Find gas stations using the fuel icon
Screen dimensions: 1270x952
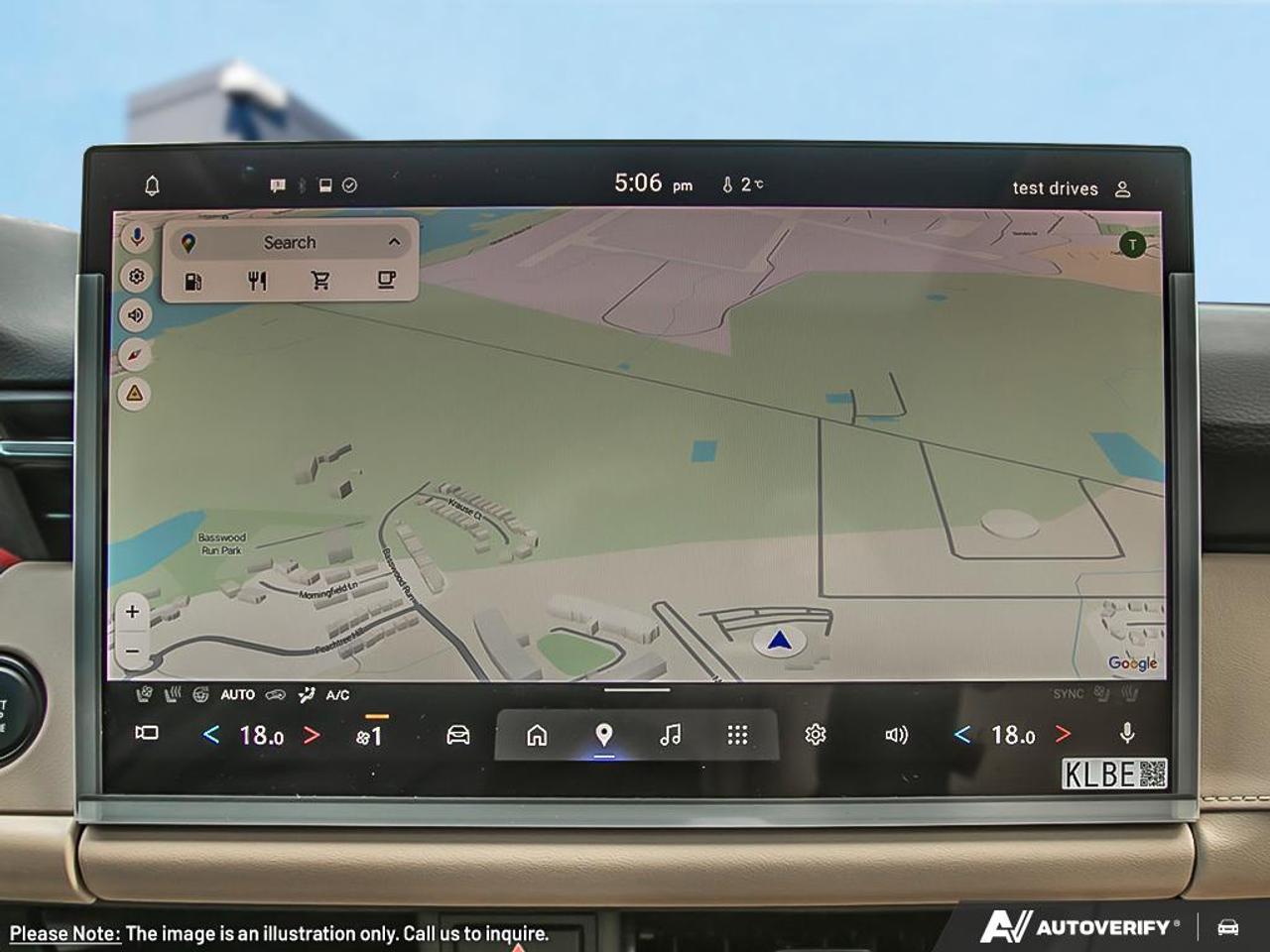193,281
